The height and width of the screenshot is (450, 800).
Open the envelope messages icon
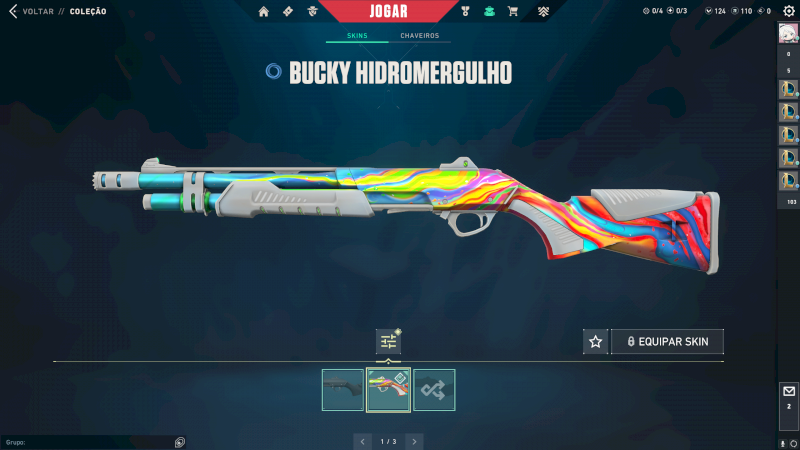(x=788, y=391)
